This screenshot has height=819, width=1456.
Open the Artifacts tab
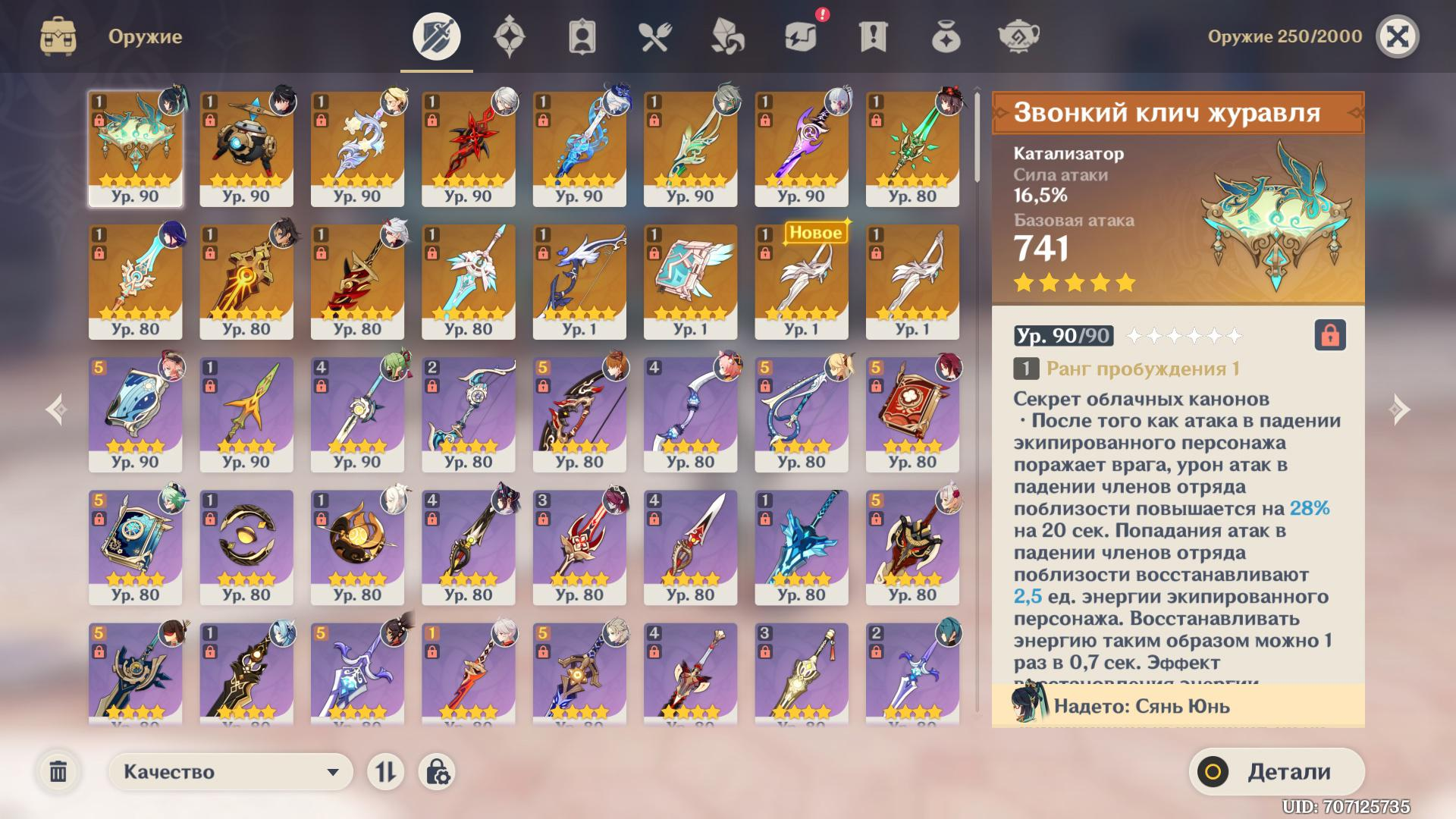point(509,36)
